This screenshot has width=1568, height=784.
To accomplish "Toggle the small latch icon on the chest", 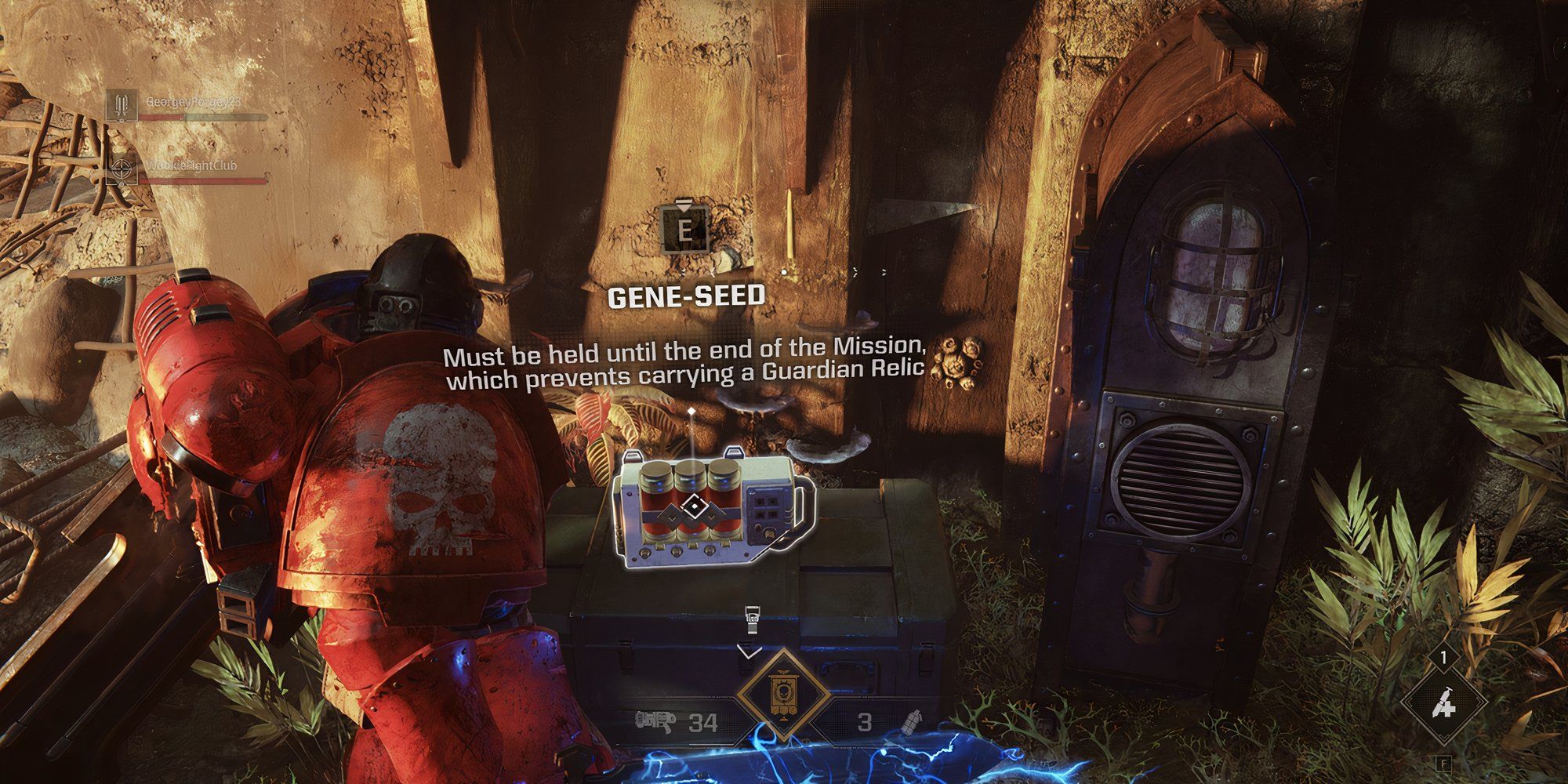I will coord(753,618).
